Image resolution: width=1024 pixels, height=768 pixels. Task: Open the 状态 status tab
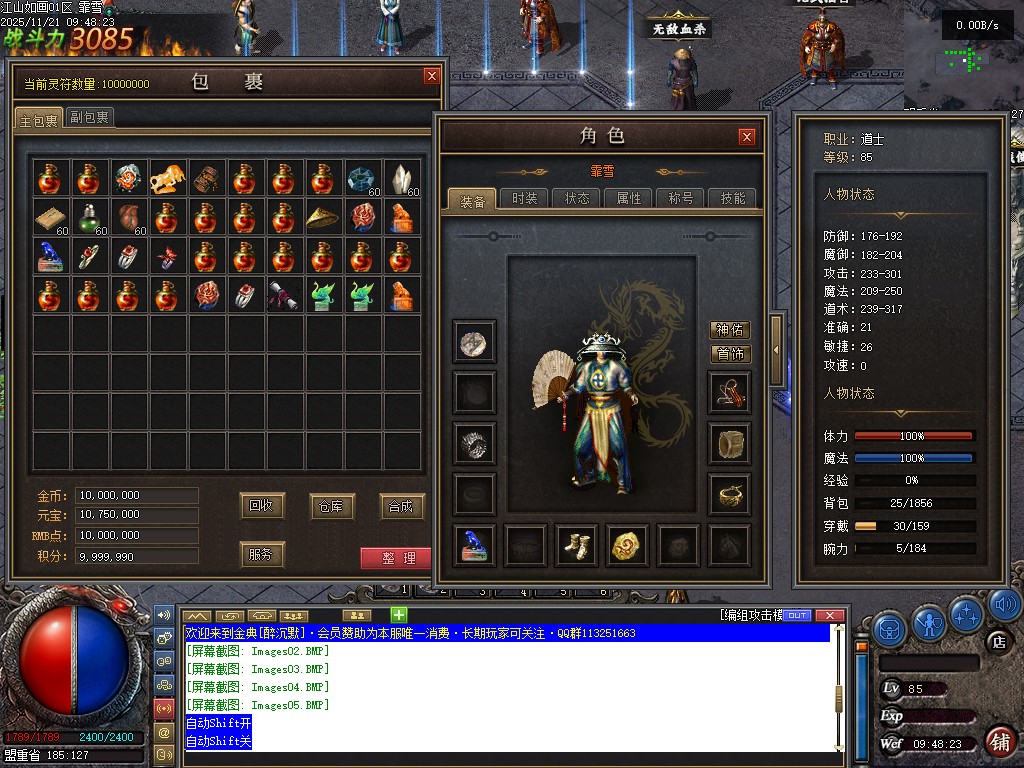pyautogui.click(x=577, y=198)
